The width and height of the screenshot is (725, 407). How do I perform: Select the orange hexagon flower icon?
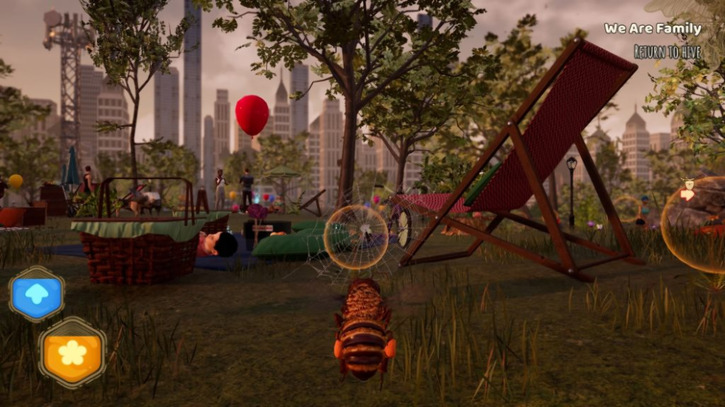click(72, 352)
